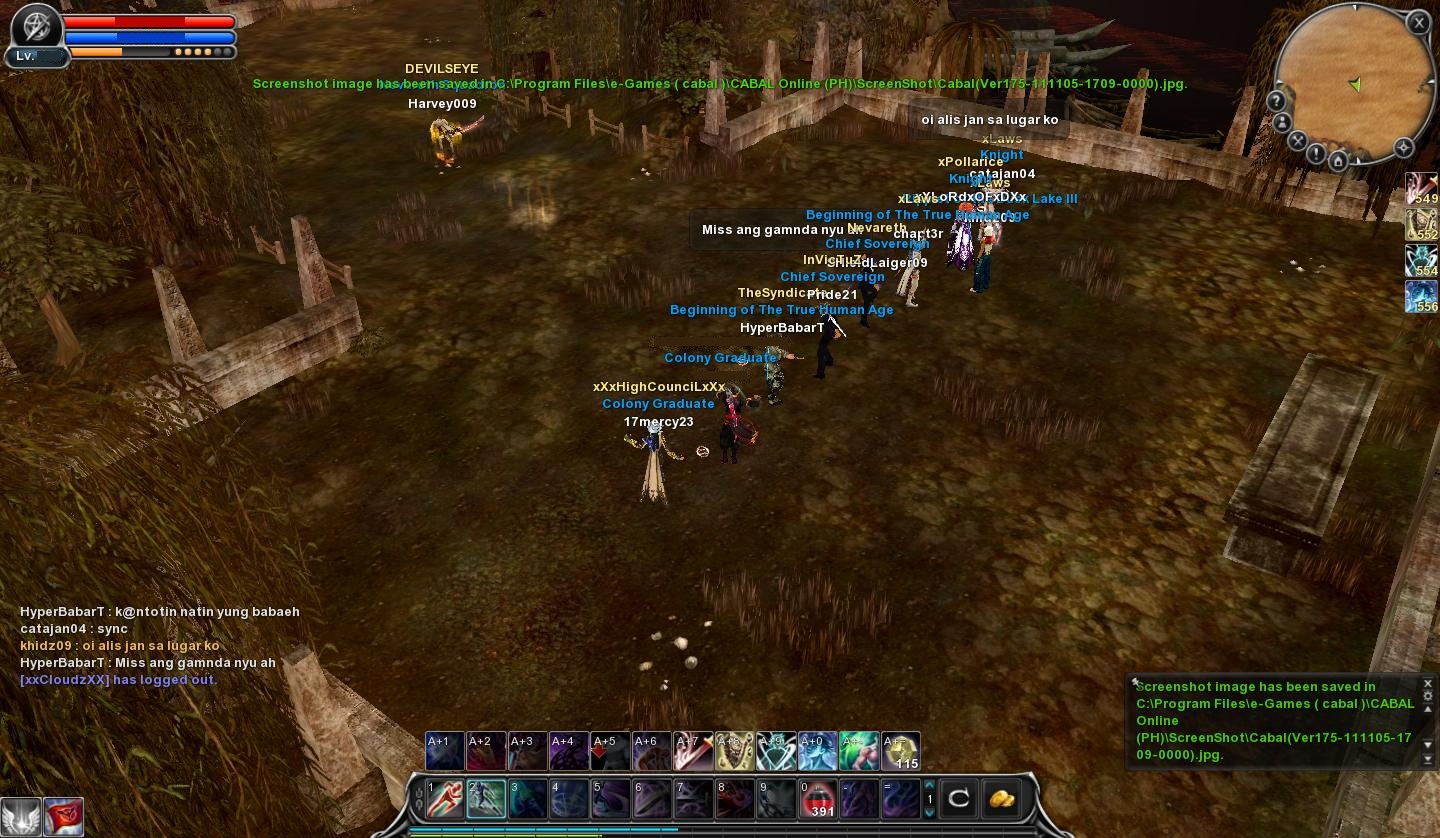This screenshot has height=838, width=1440.
Task: Click the house icon button on the minimap
Action: pyautogui.click(x=1338, y=160)
